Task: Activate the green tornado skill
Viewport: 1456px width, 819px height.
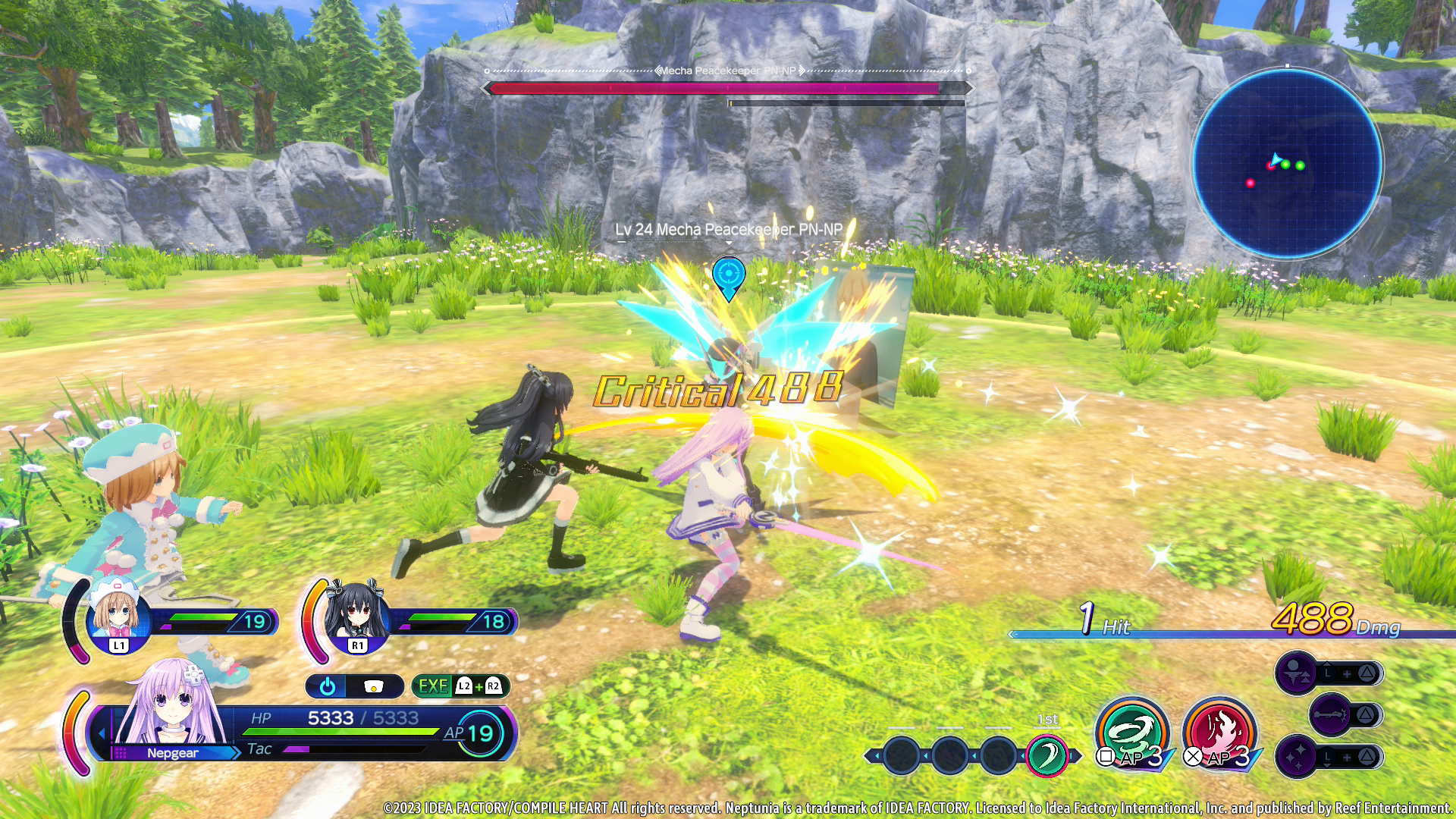Action: 1131,732
